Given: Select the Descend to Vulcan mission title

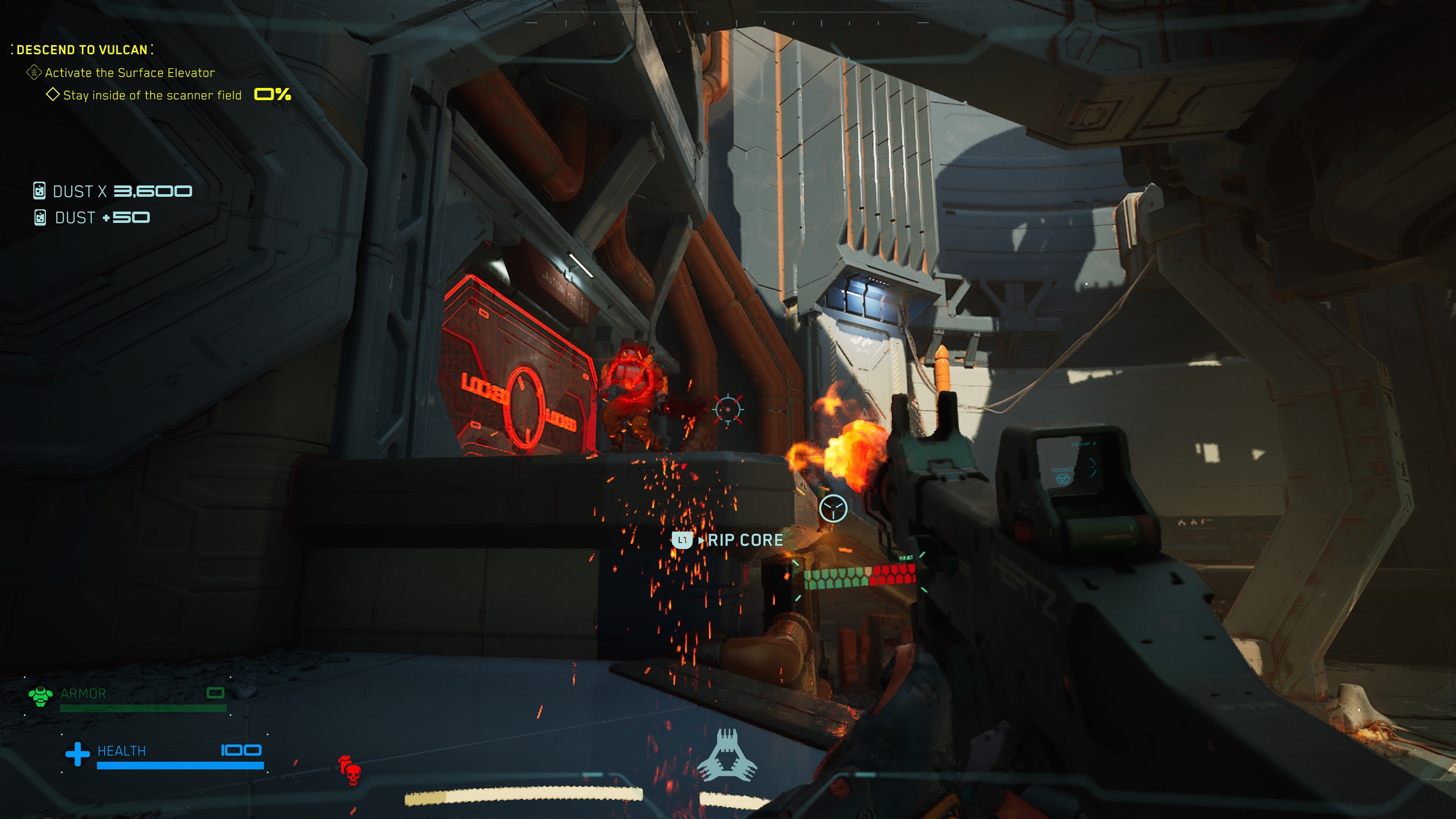Looking at the screenshot, I should pos(82,50).
